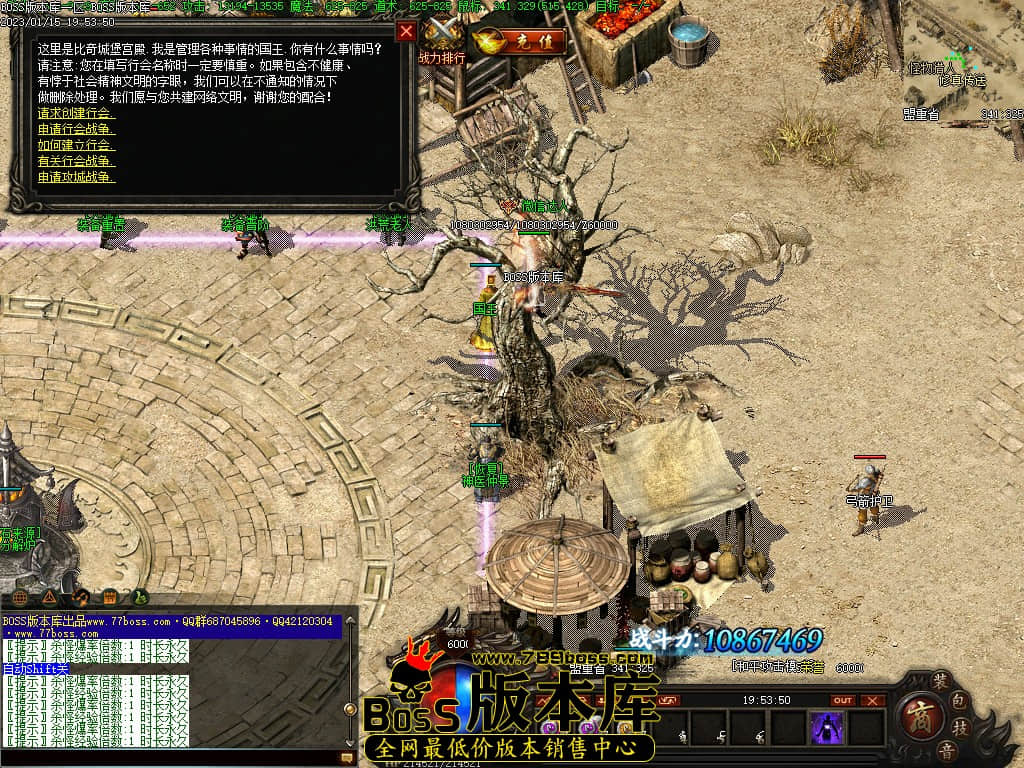Choose the 请求创建行会 dialogue option
The height and width of the screenshot is (768, 1024).
75,114
